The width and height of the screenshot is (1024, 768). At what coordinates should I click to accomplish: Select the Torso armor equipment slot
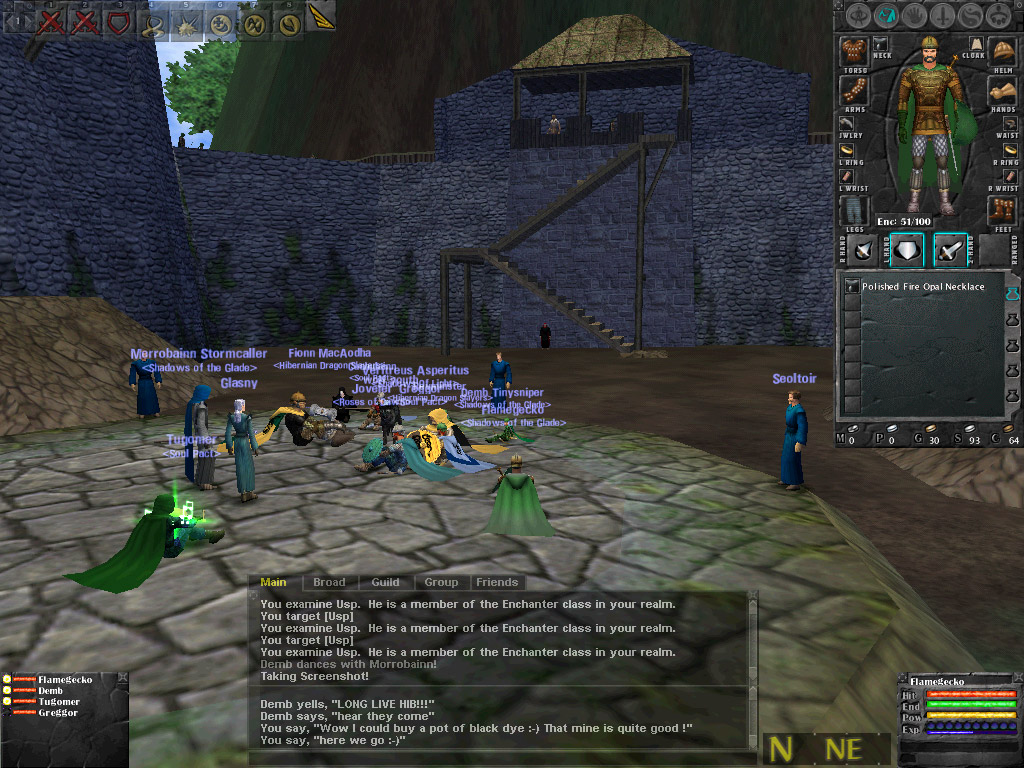tap(853, 52)
